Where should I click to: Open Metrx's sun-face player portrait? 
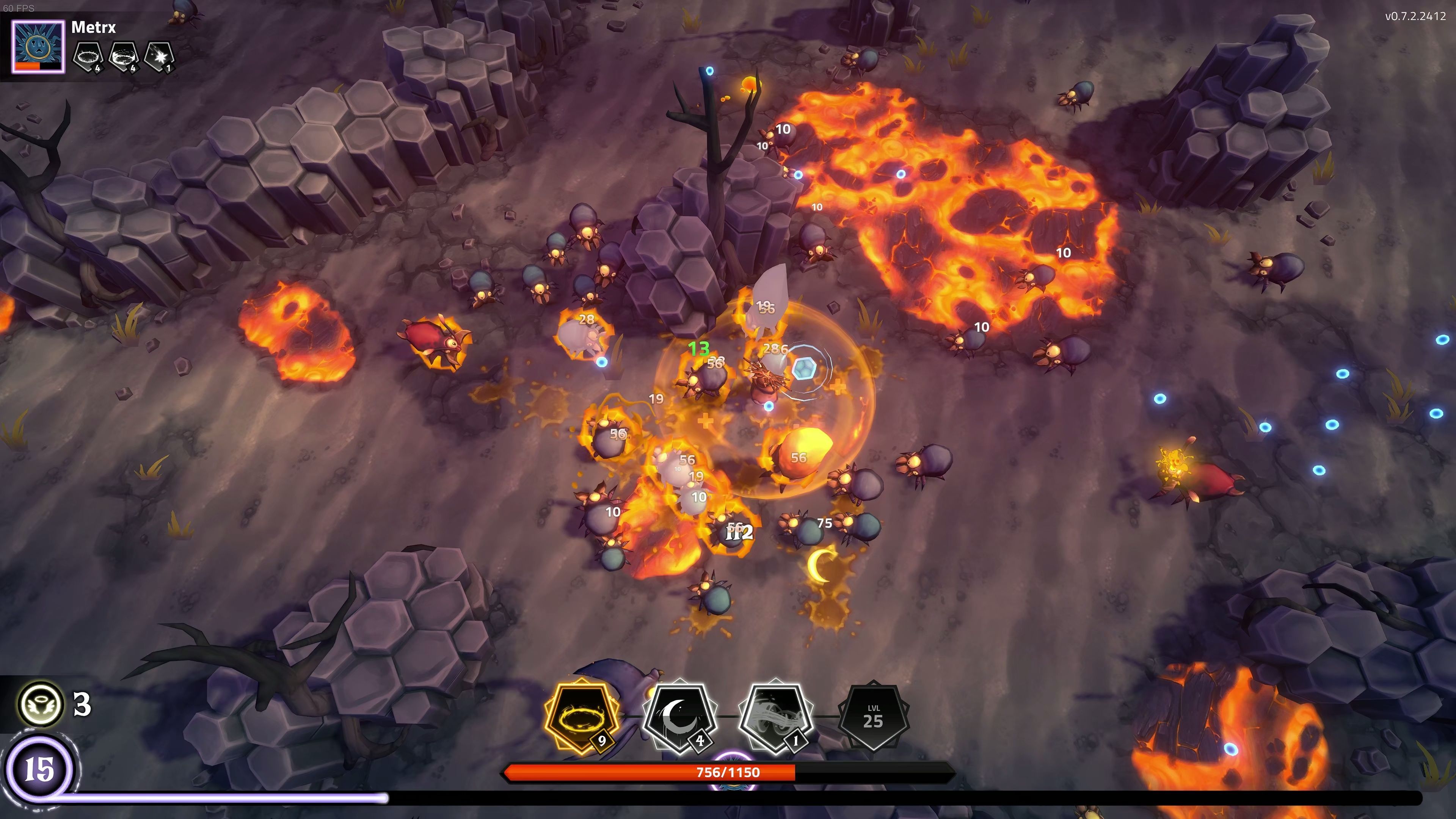coord(38,47)
